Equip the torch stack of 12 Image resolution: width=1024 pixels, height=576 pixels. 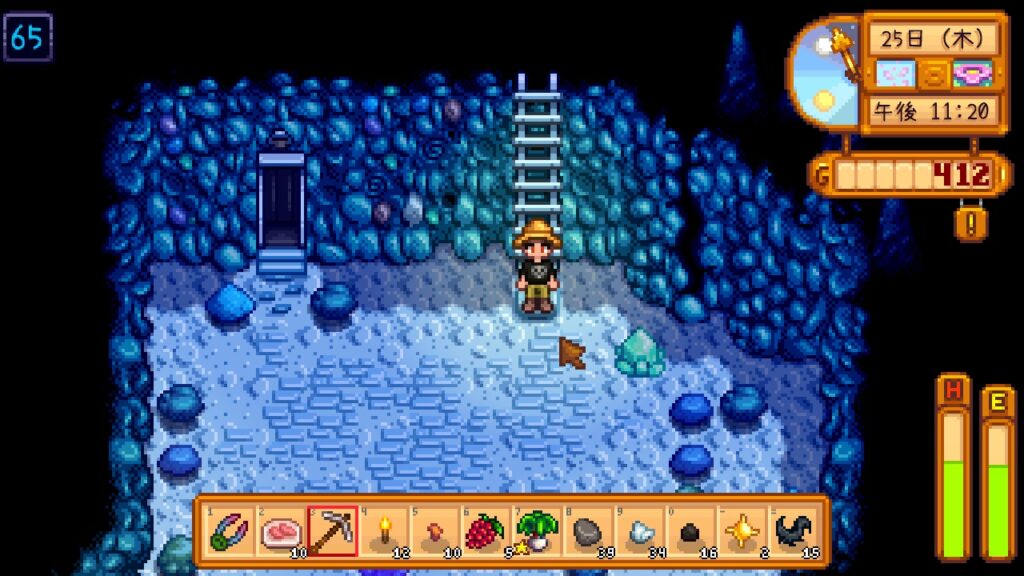tap(383, 530)
